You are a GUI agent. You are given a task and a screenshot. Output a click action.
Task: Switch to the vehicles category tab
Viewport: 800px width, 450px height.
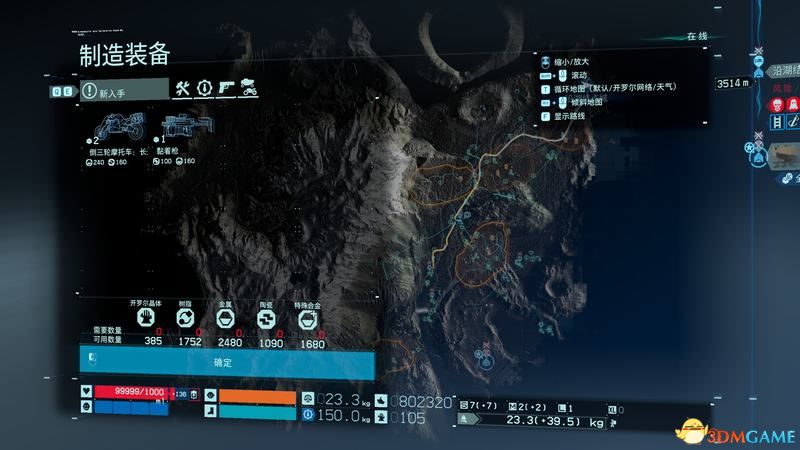[250, 89]
